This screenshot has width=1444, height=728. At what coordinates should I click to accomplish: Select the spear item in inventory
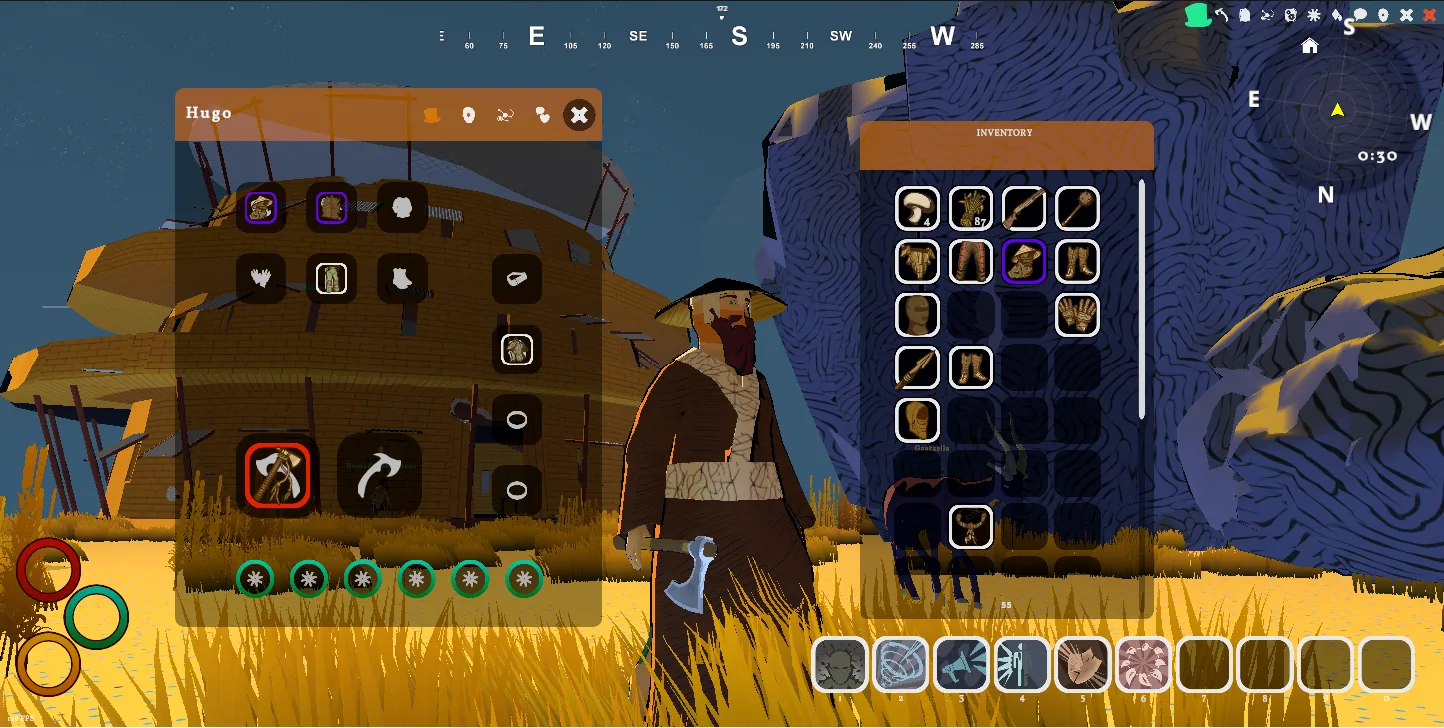[x=917, y=367]
